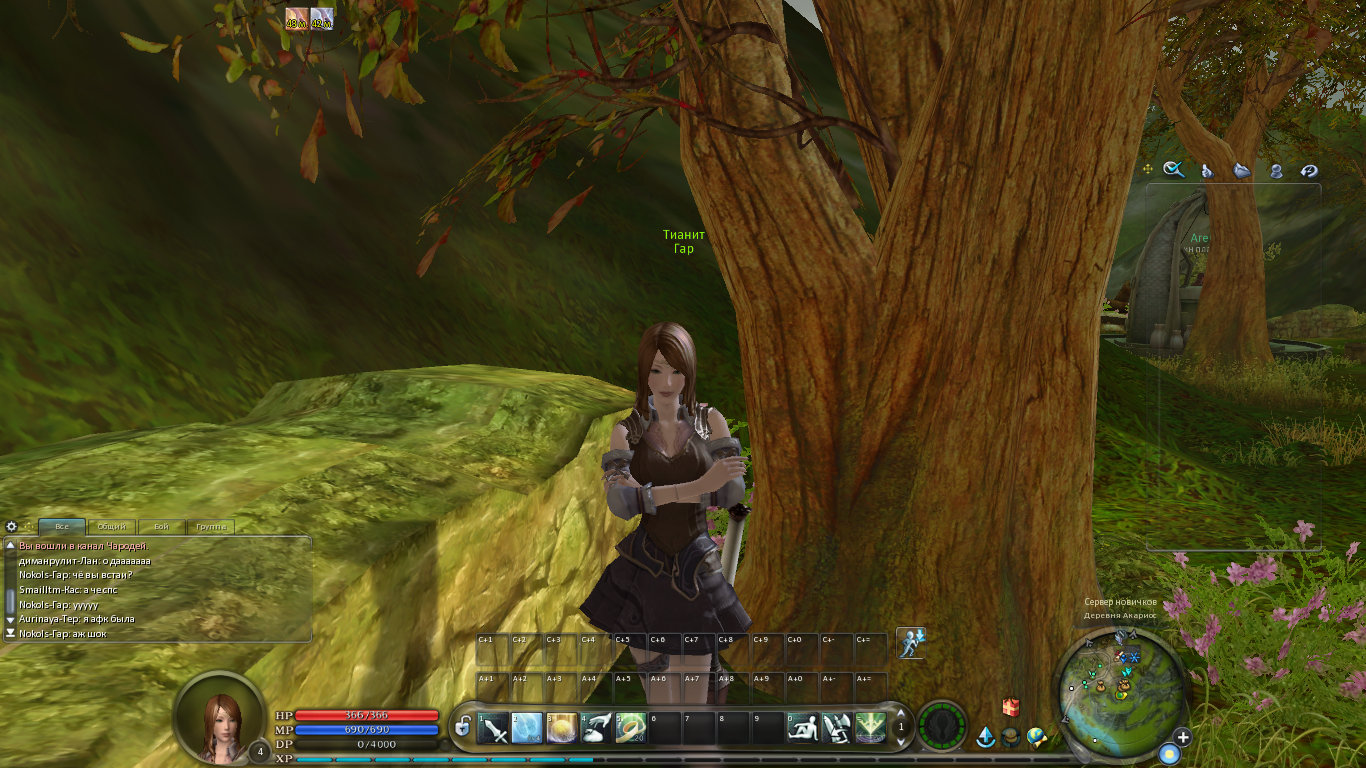Toggle the hotbar lock padlock
This screenshot has width=1366, height=768.
pos(462,727)
